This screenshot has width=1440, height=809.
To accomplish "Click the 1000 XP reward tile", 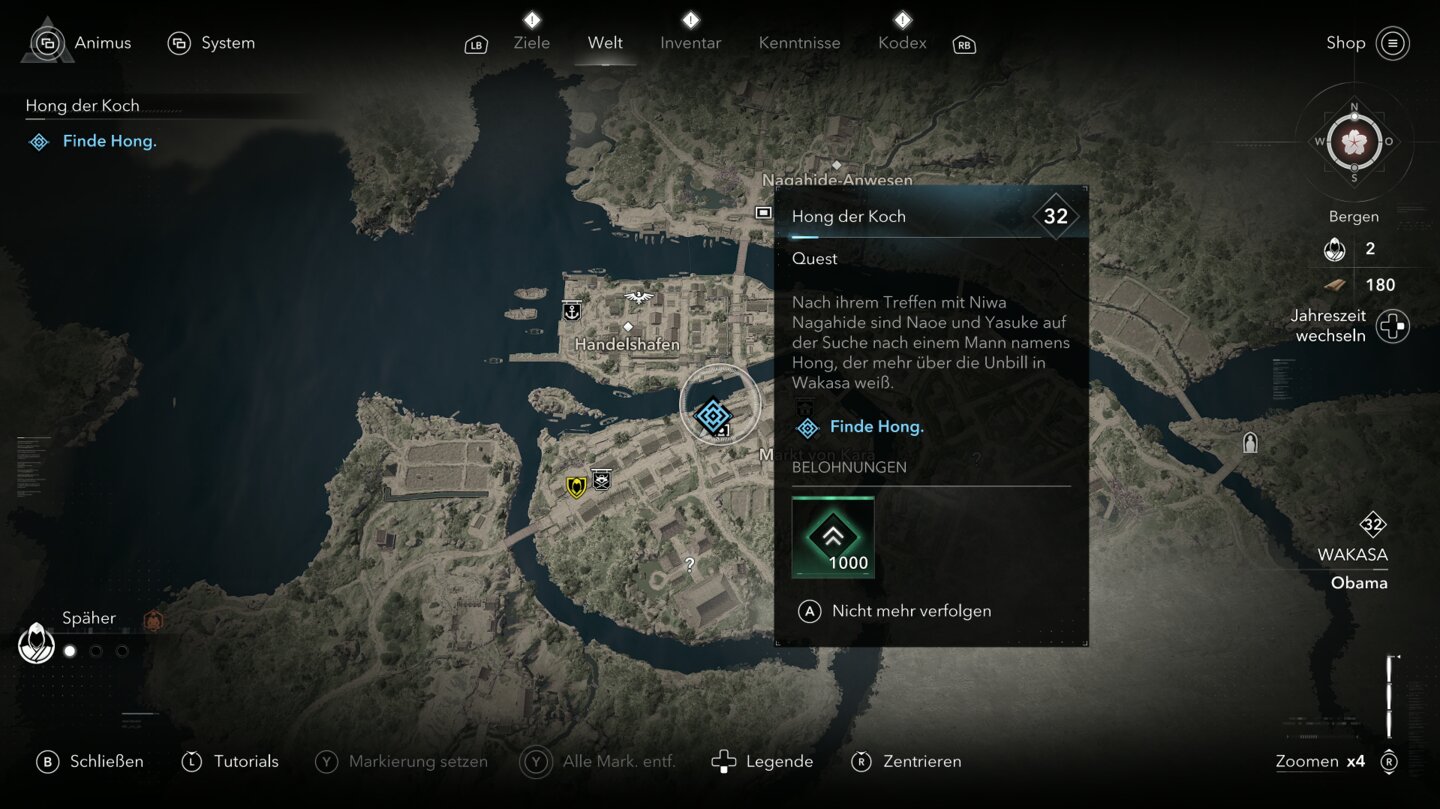I will tap(833, 538).
